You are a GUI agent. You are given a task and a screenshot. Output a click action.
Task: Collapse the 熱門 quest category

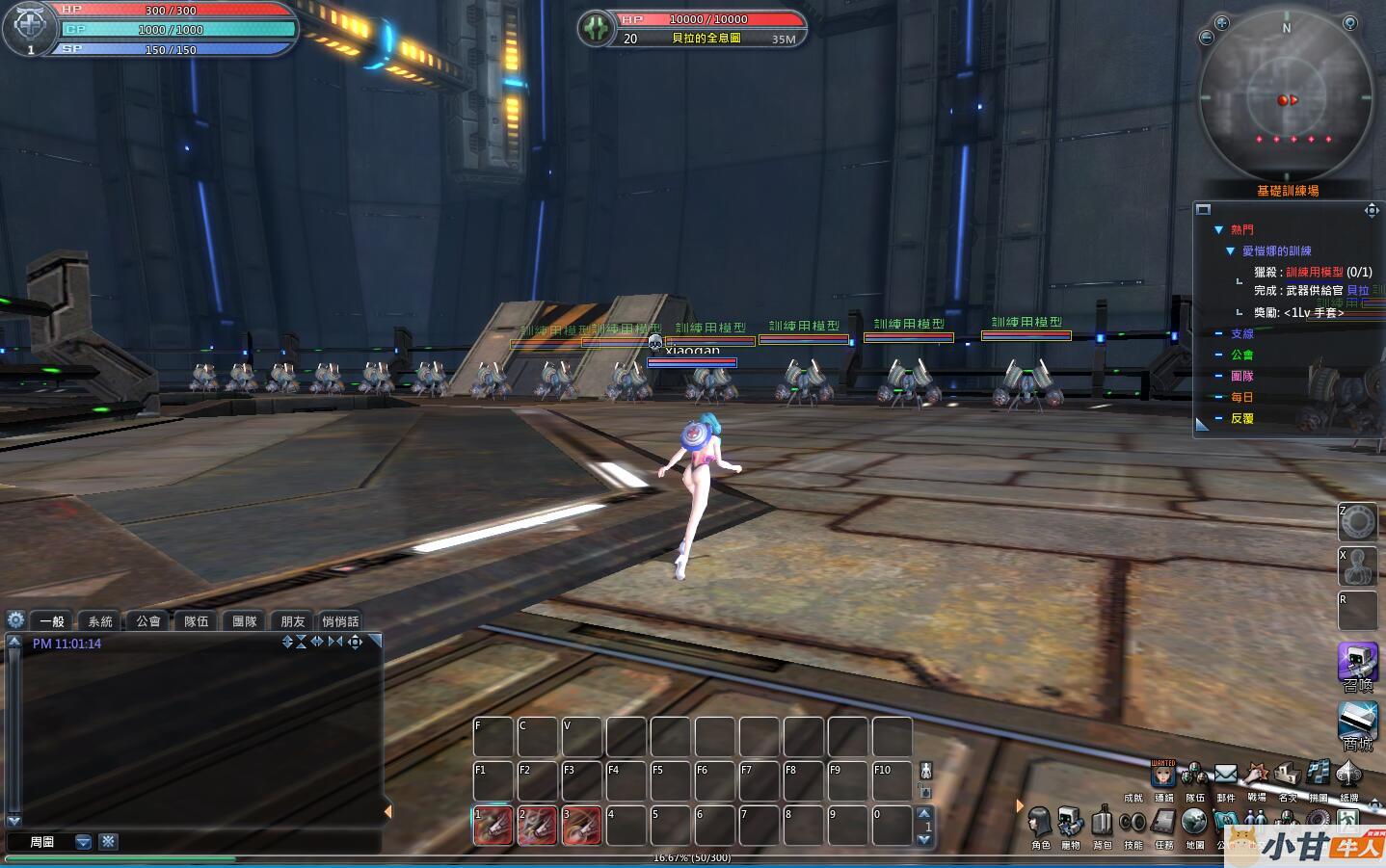point(1218,229)
